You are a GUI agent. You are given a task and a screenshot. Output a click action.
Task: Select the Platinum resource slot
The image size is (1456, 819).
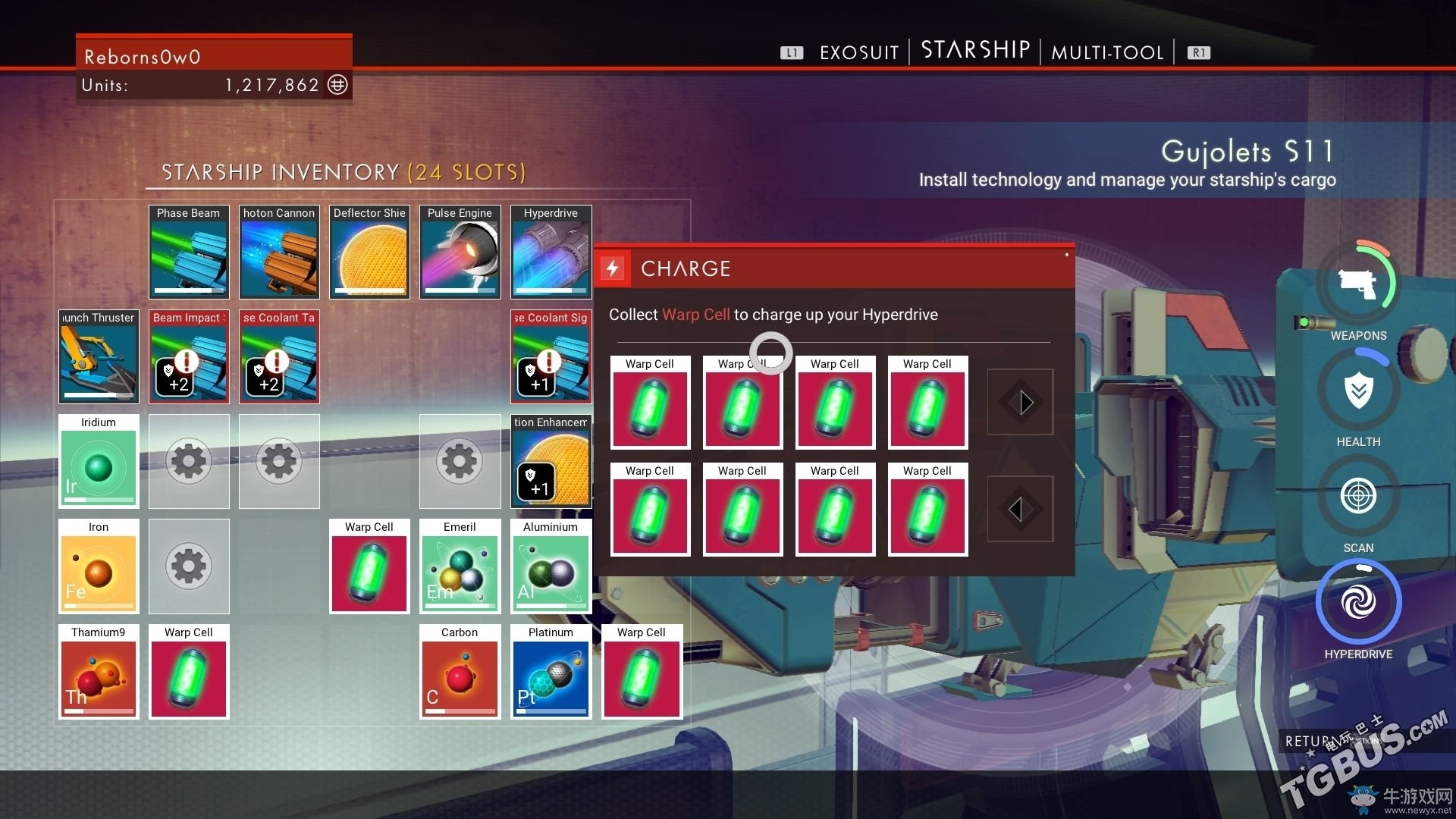(x=551, y=671)
